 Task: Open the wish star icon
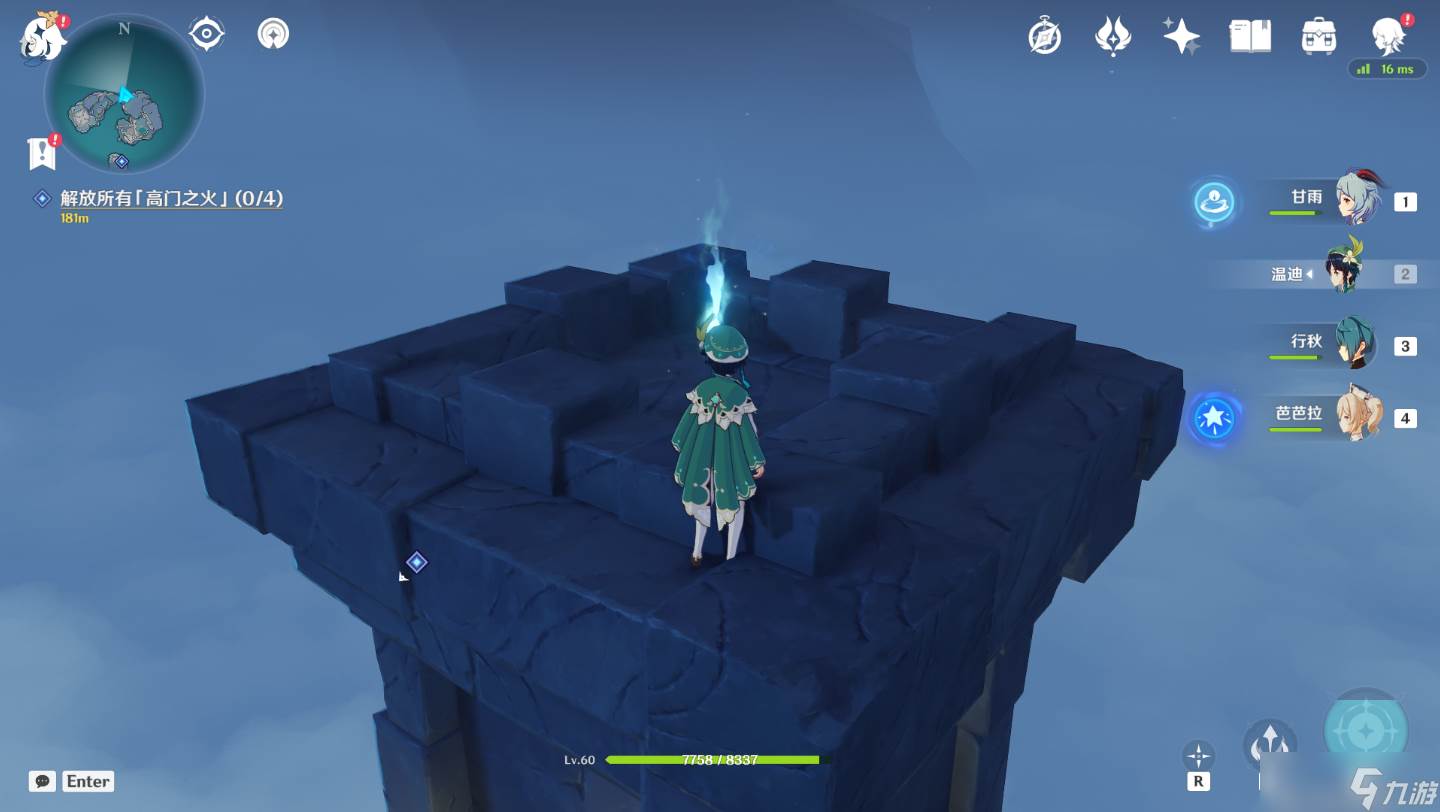[1181, 37]
